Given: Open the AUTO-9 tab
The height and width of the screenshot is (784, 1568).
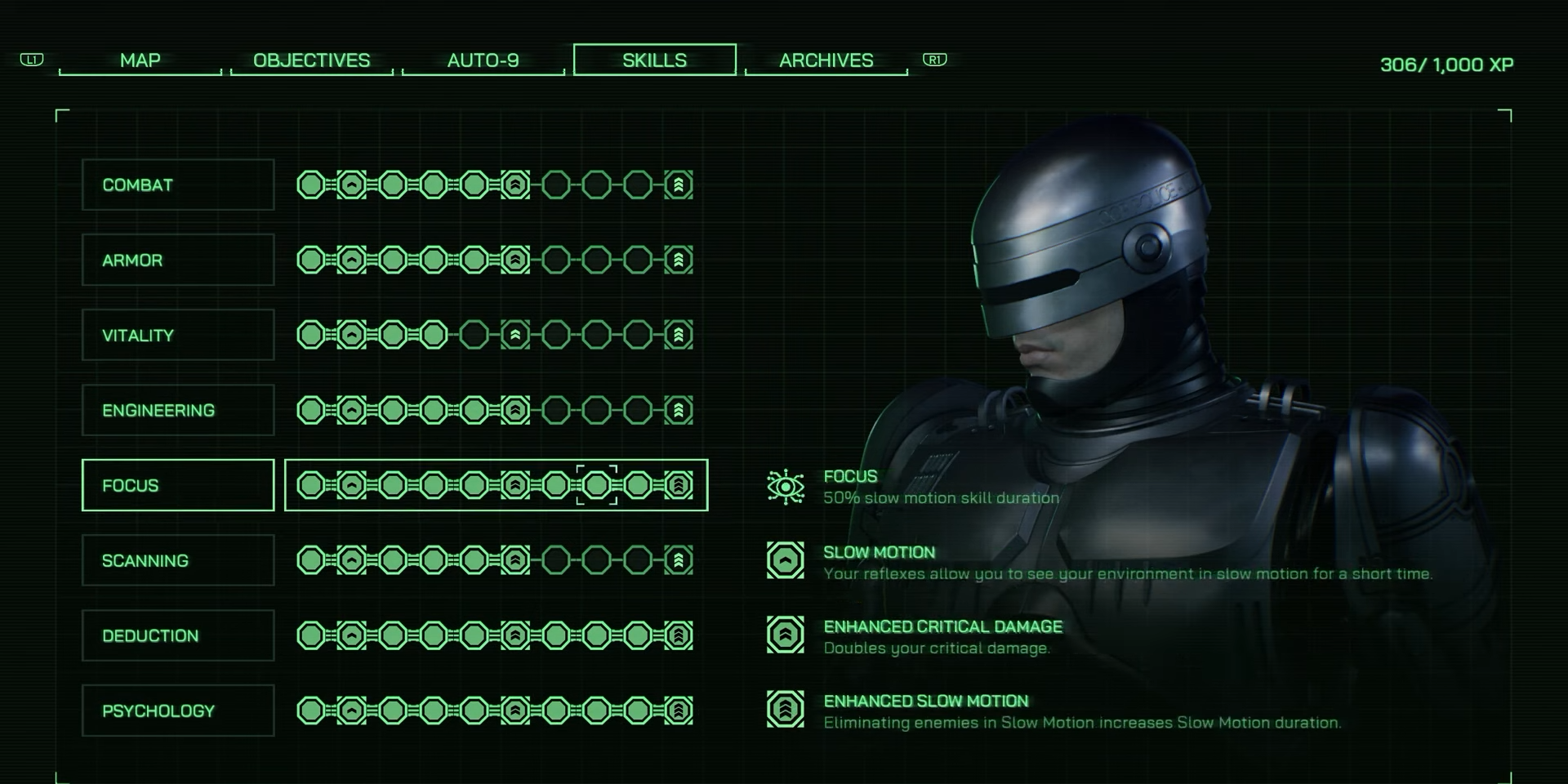Looking at the screenshot, I should tap(483, 60).
